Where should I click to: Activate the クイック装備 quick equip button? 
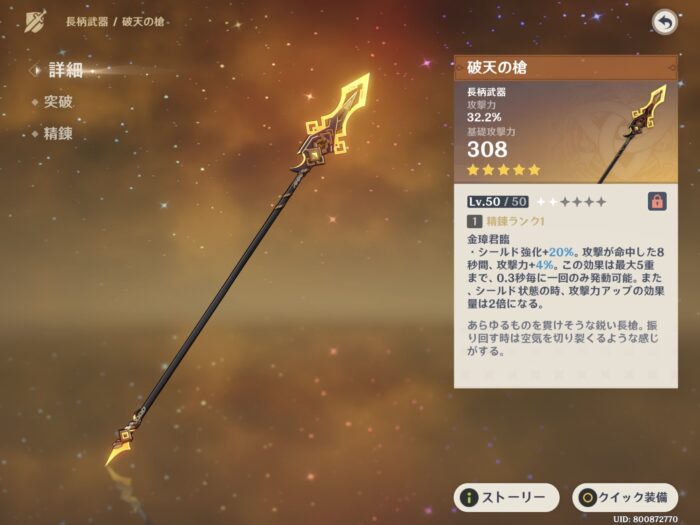pos(624,497)
